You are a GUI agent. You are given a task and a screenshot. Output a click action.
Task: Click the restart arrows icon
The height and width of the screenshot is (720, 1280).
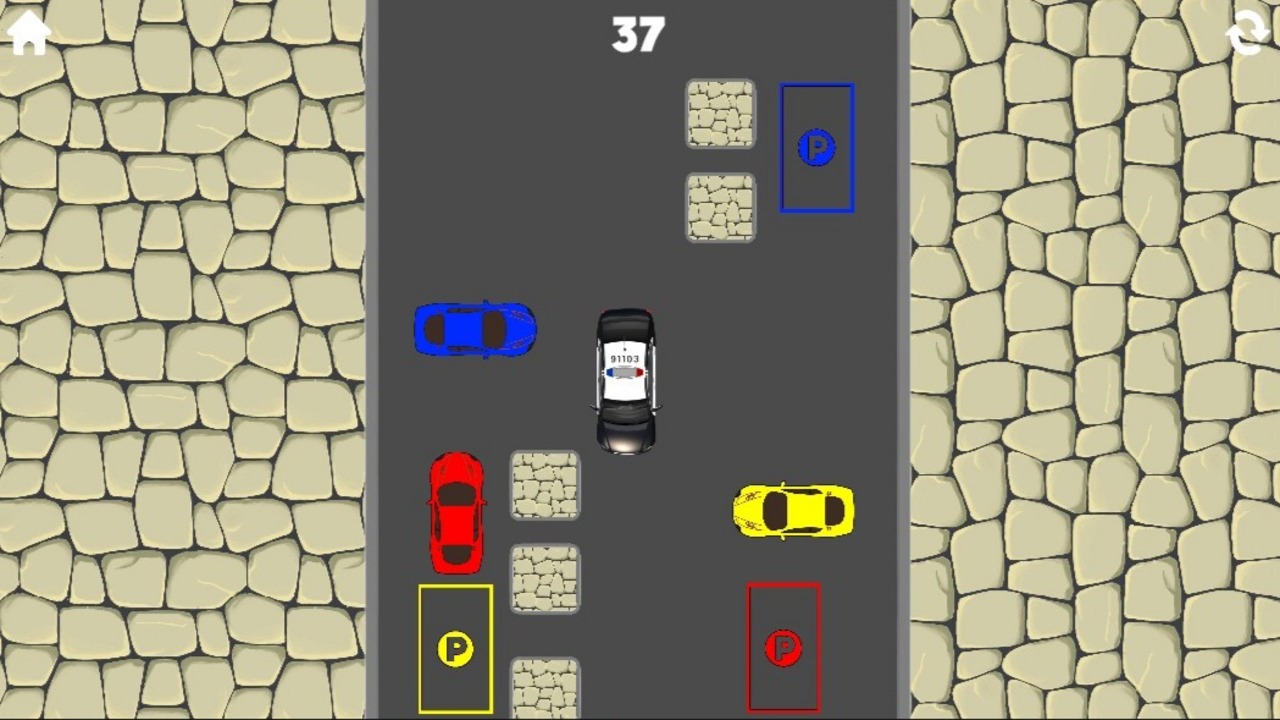click(1246, 33)
